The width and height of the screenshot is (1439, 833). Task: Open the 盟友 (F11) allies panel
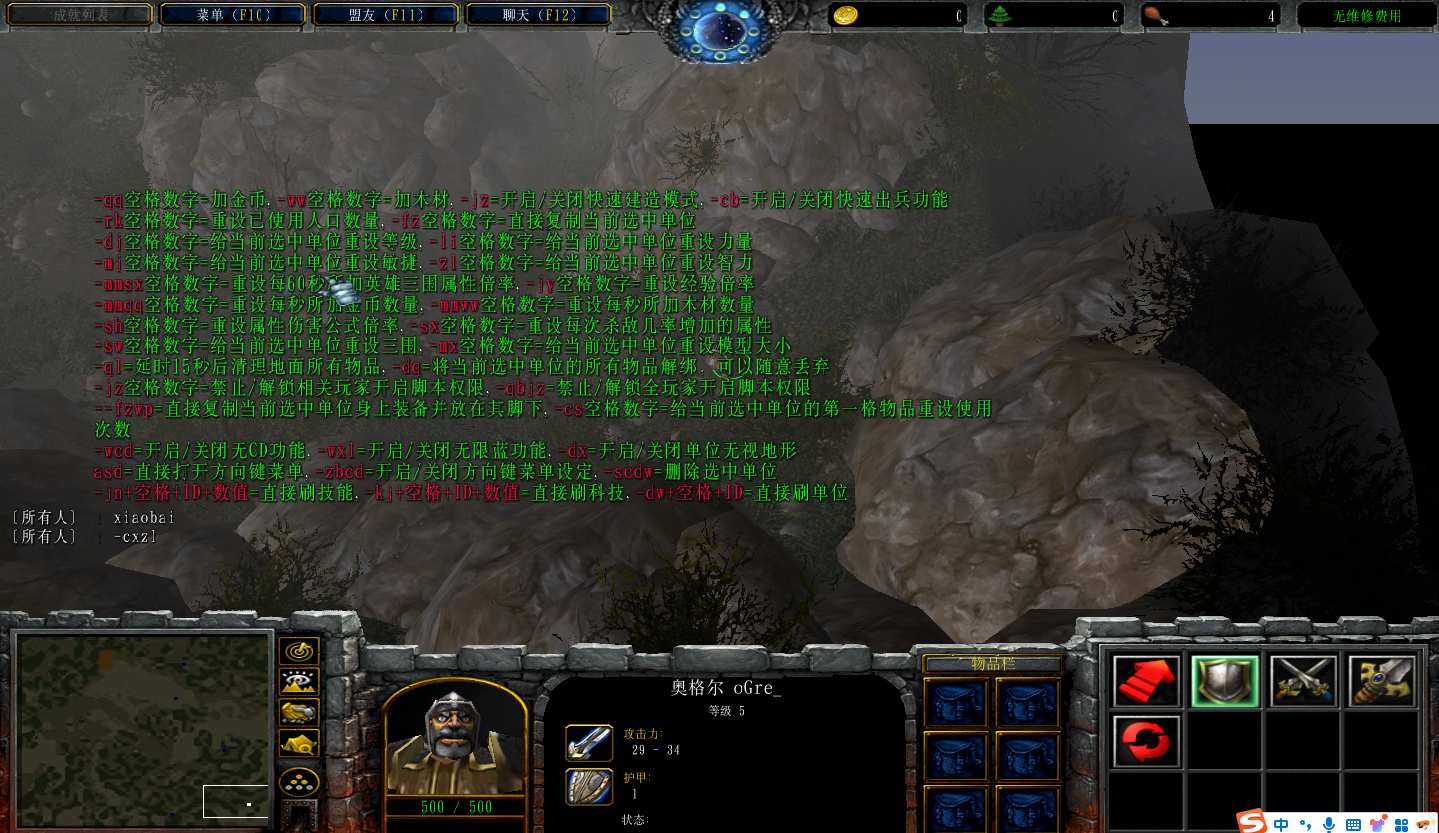pyautogui.click(x=387, y=15)
